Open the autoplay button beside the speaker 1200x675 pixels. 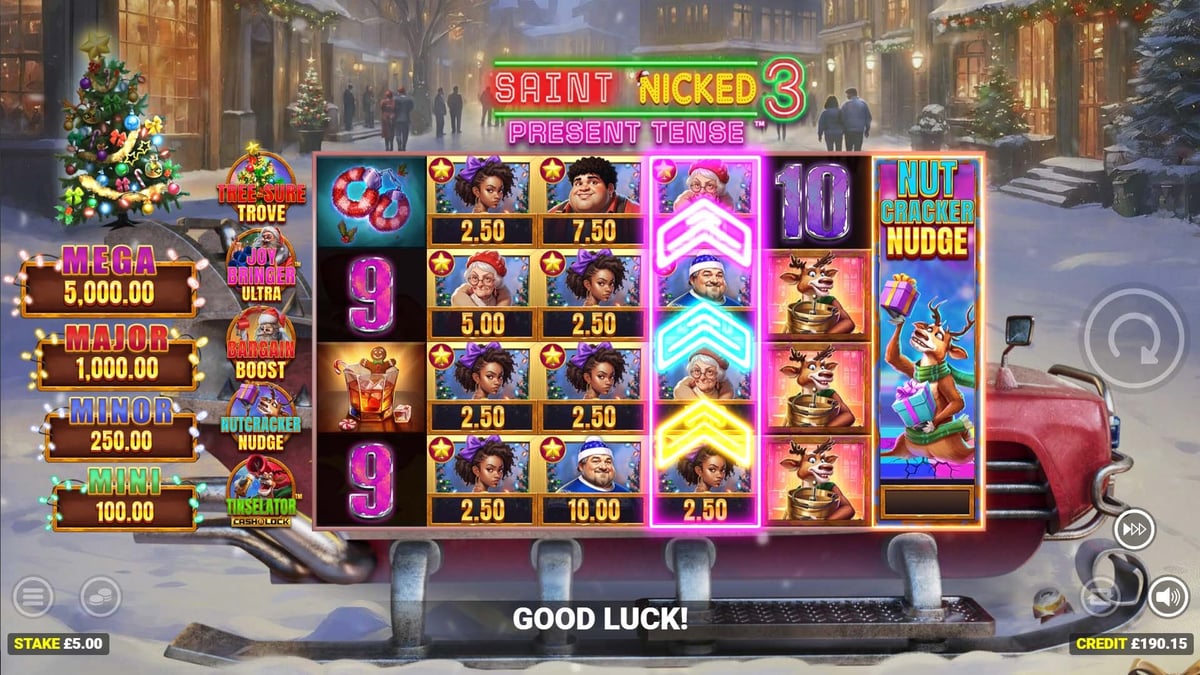pyautogui.click(x=1101, y=597)
